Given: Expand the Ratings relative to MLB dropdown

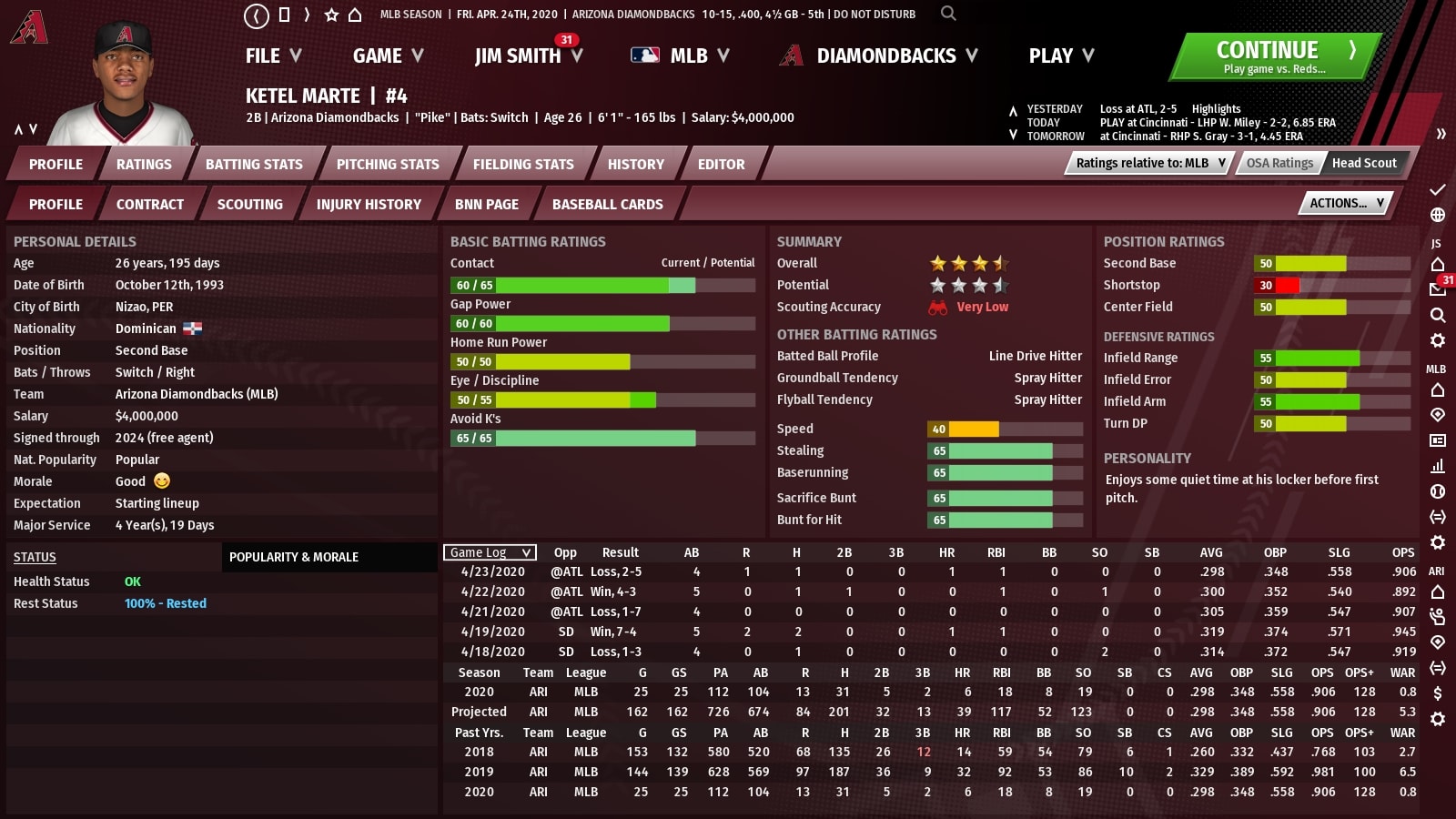Looking at the screenshot, I should [x=1150, y=163].
